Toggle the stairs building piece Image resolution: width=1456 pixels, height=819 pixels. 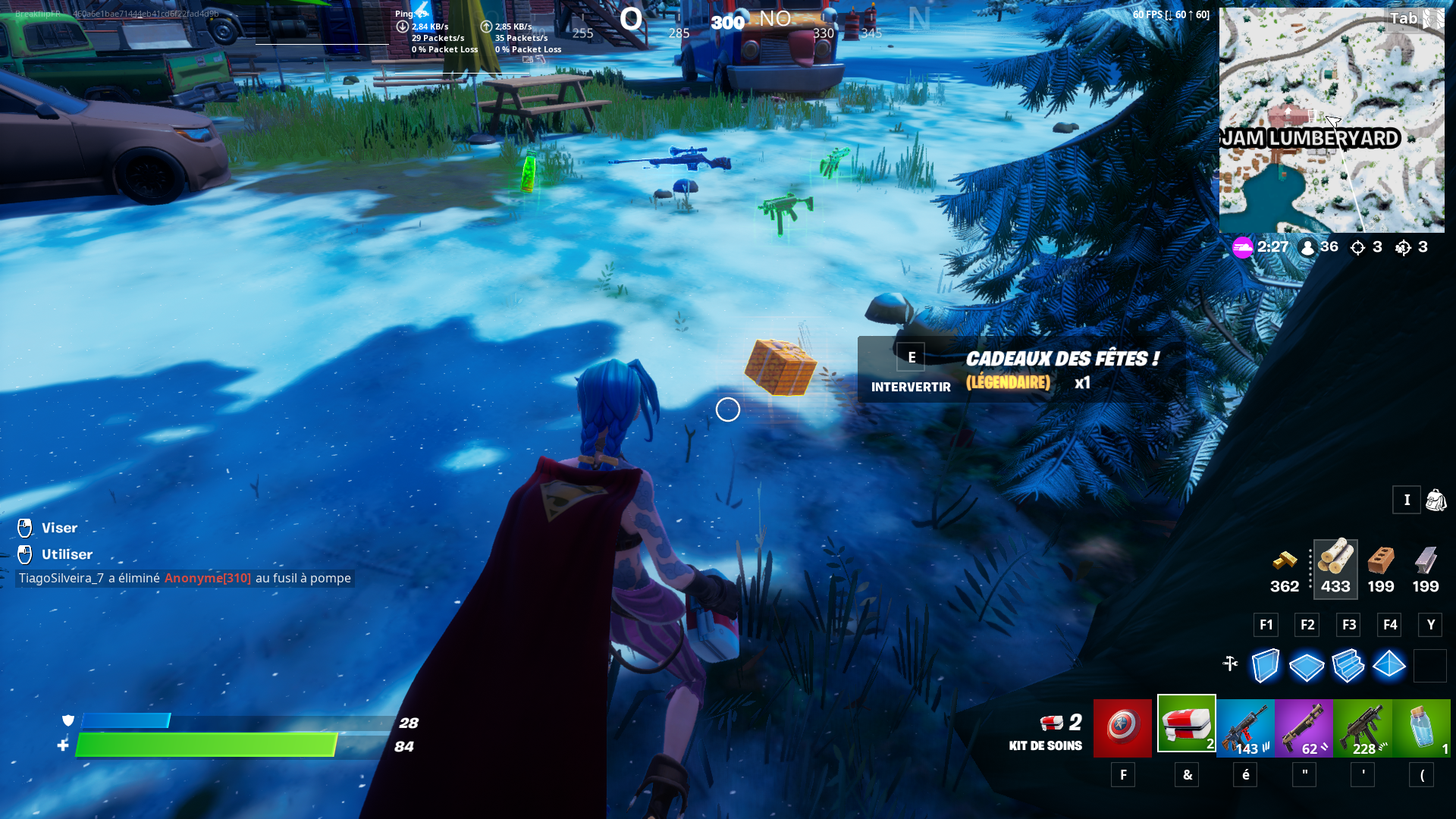pos(1348,665)
